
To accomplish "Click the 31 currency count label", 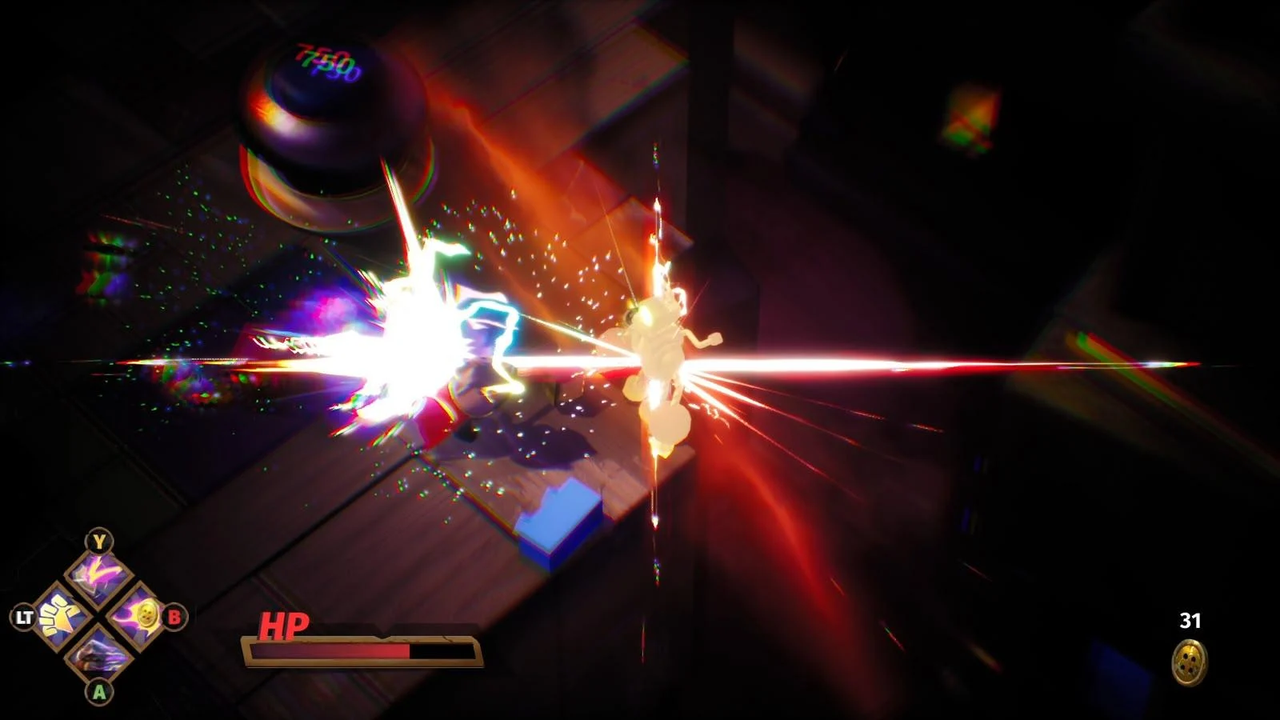I will click(x=1190, y=621).
